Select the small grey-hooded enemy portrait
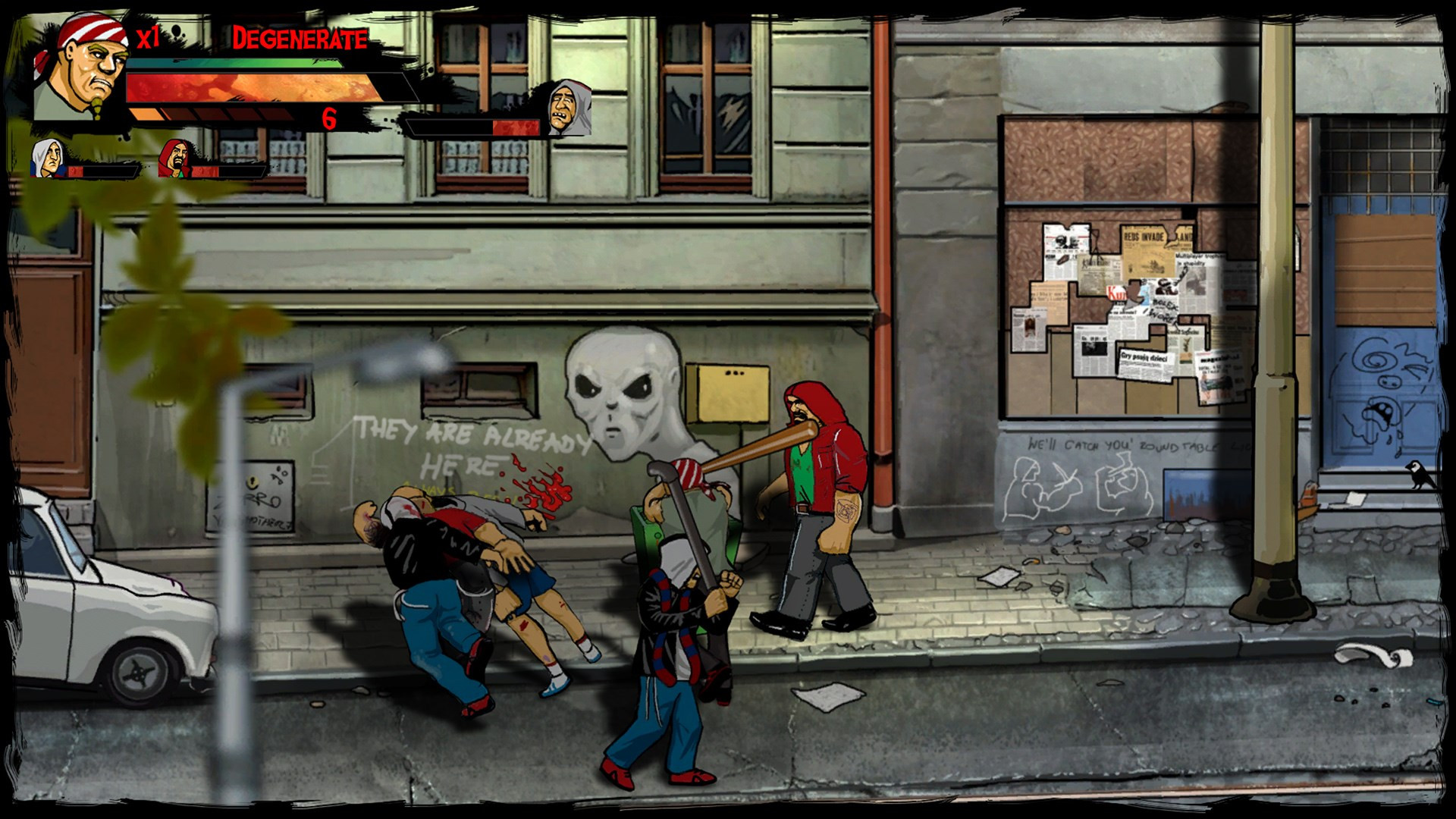Viewport: 1456px width, 819px height. [x=47, y=158]
